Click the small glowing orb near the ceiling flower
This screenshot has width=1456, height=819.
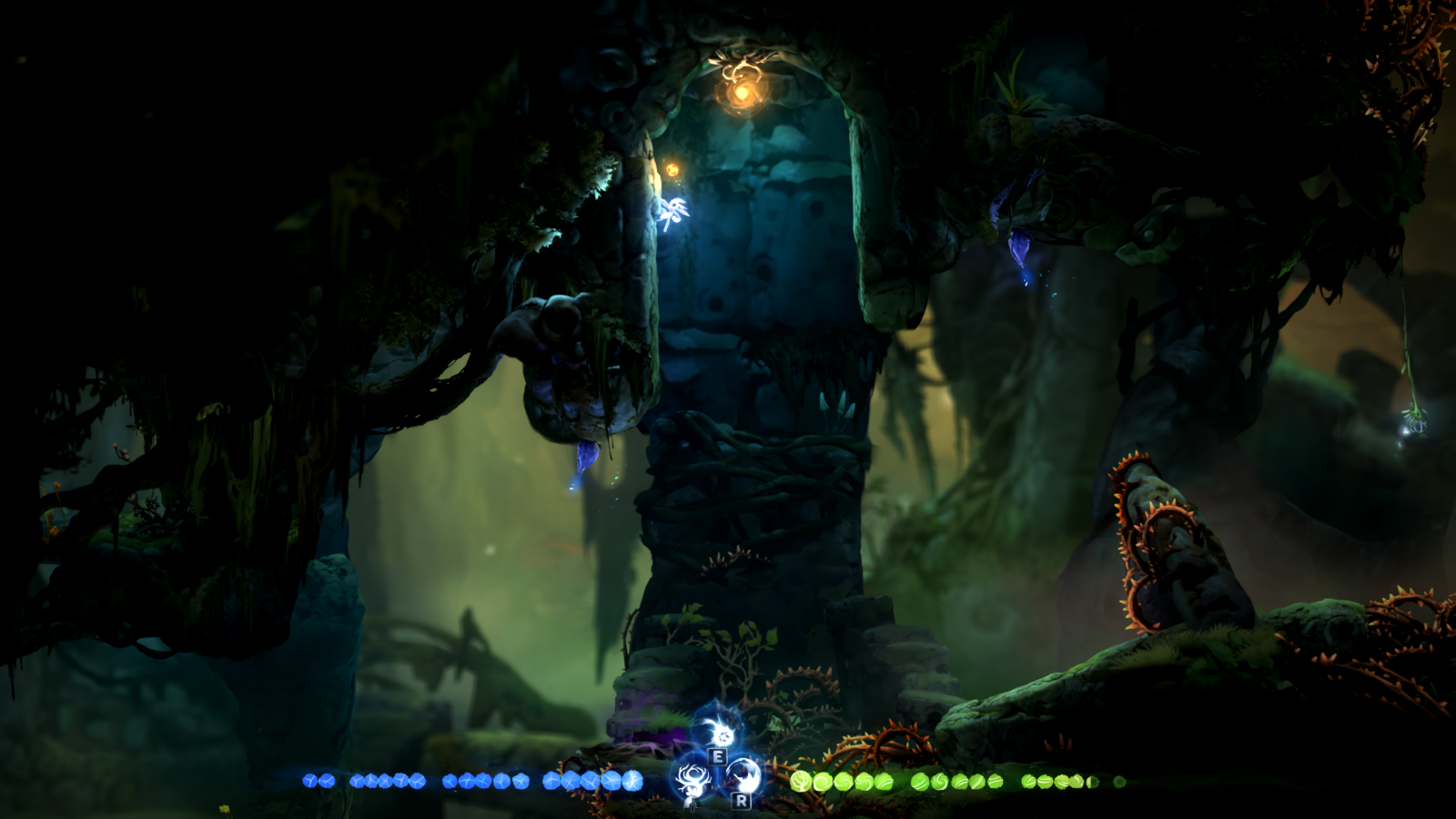(x=671, y=169)
